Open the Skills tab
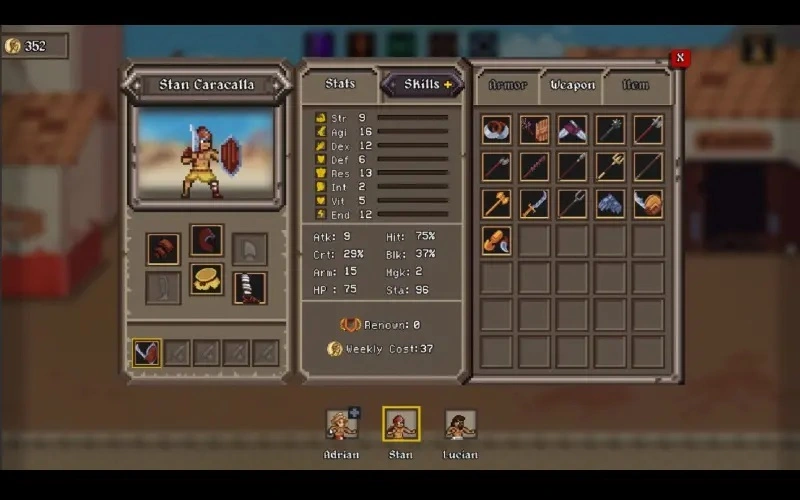This screenshot has height=500, width=800. point(421,85)
